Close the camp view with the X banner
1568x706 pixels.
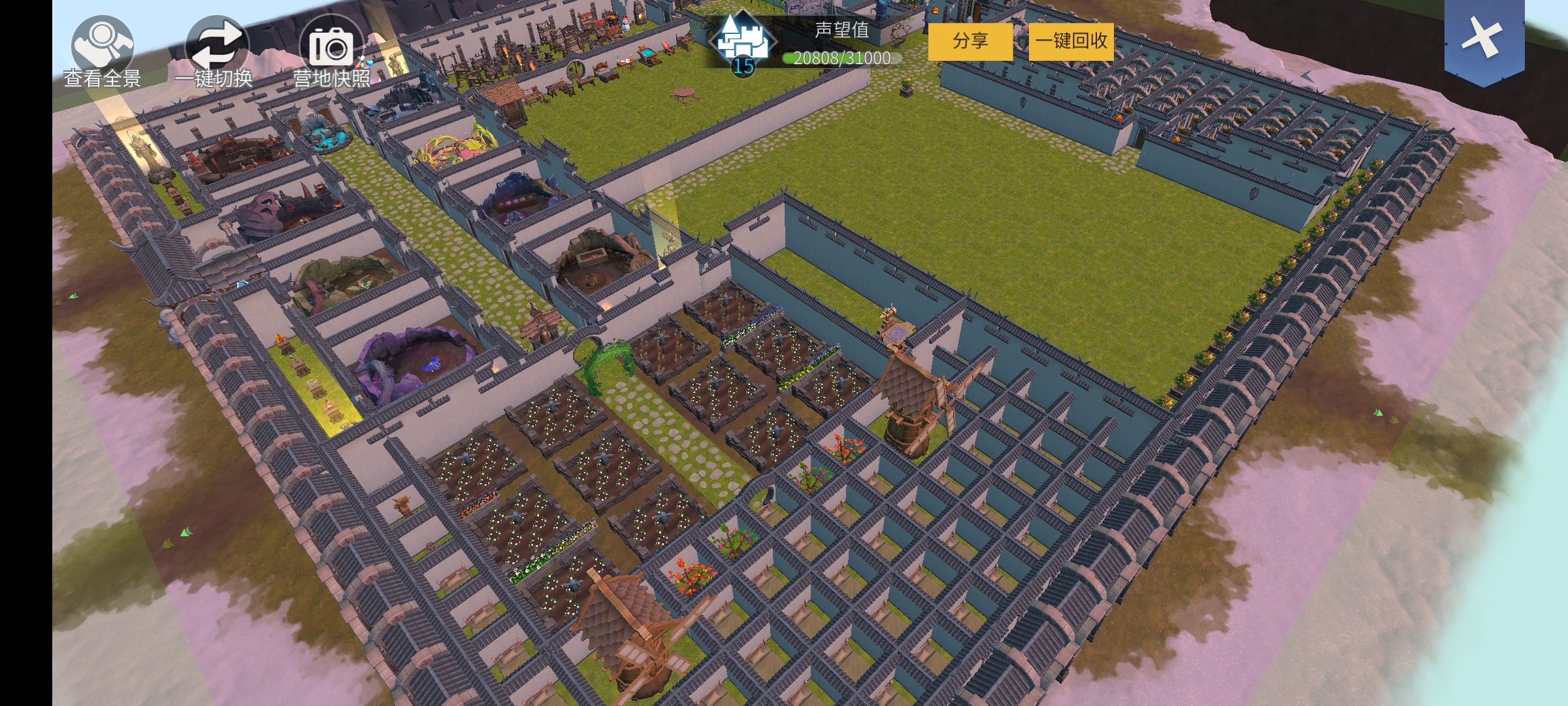coord(1484,38)
